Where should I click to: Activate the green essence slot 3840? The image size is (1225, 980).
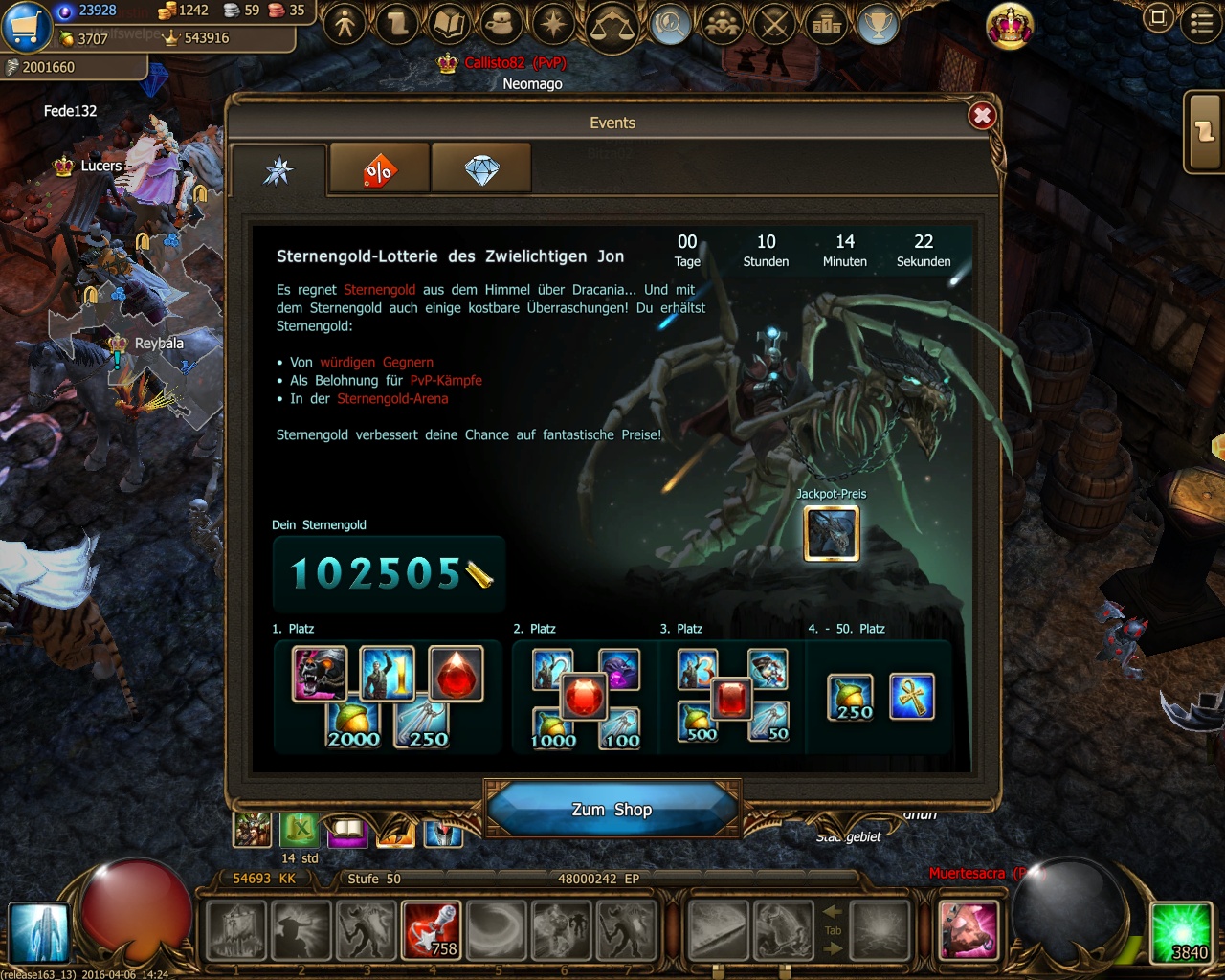click(1180, 931)
